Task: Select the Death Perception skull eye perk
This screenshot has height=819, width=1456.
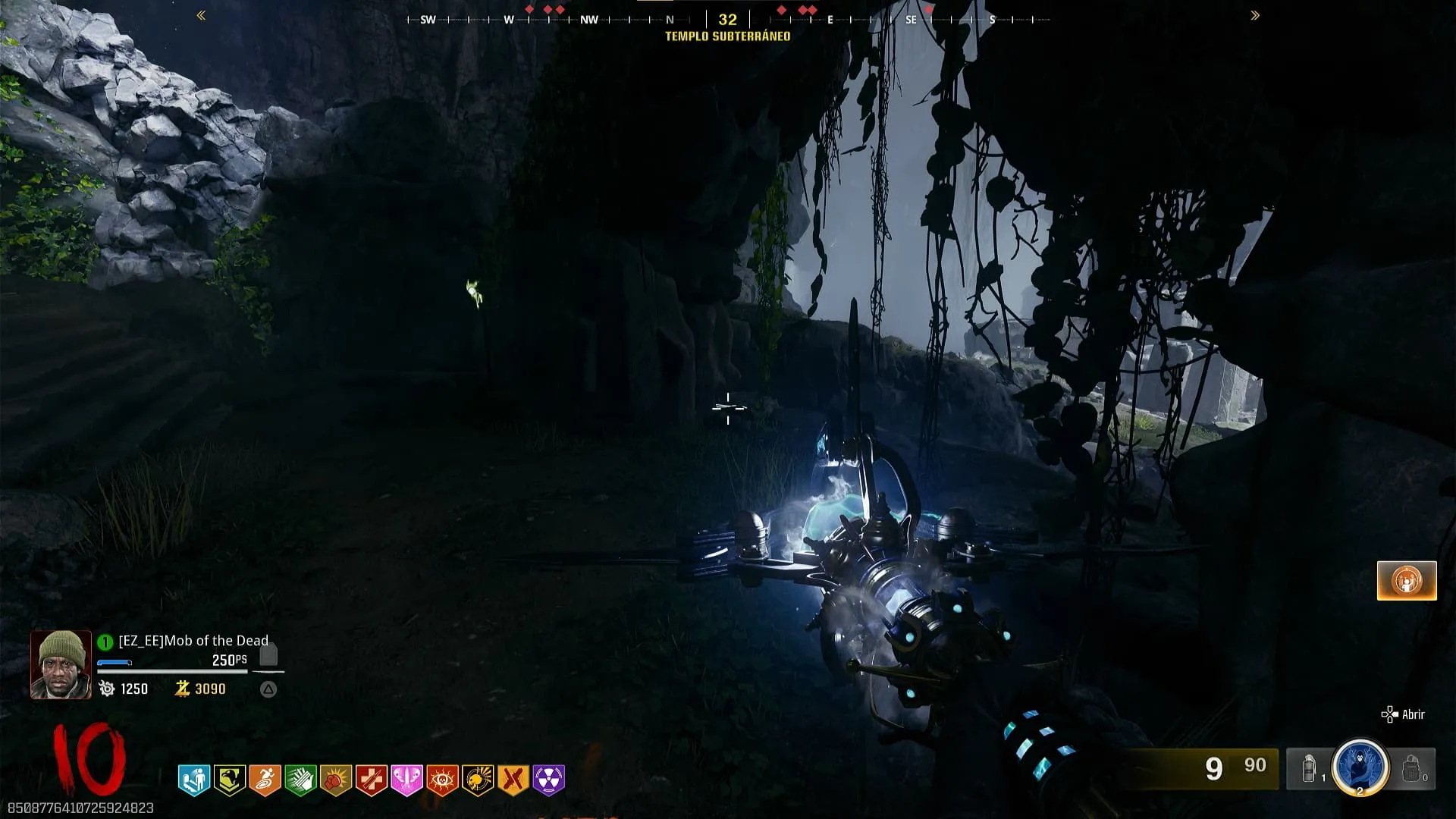Action: click(x=442, y=780)
